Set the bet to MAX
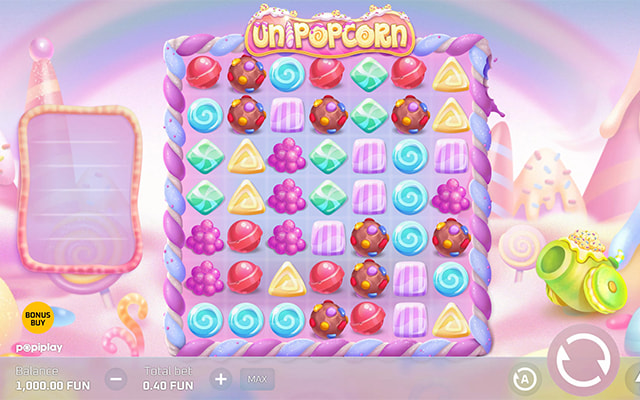 (256, 380)
